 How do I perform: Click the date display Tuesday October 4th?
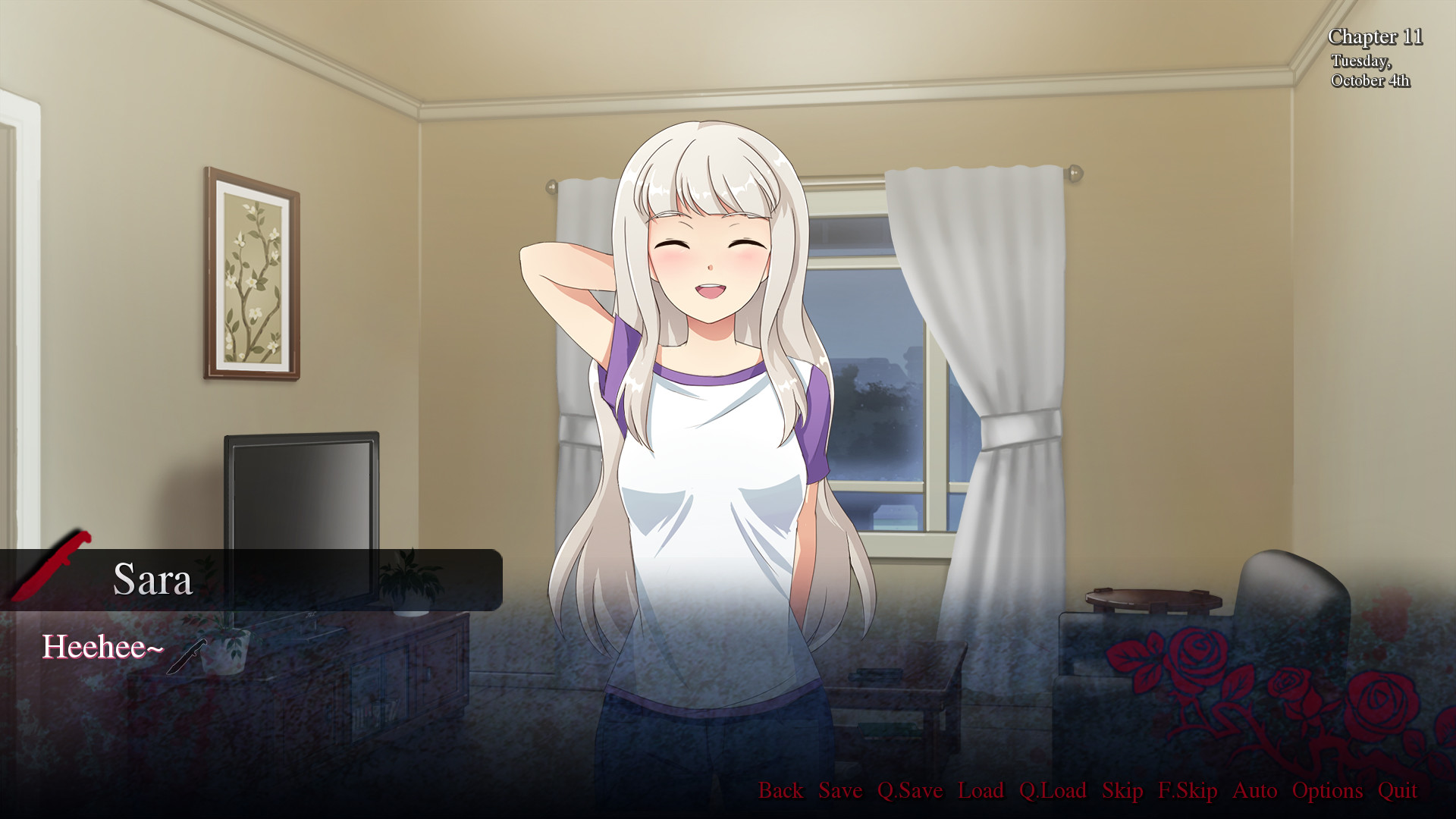click(x=1370, y=72)
